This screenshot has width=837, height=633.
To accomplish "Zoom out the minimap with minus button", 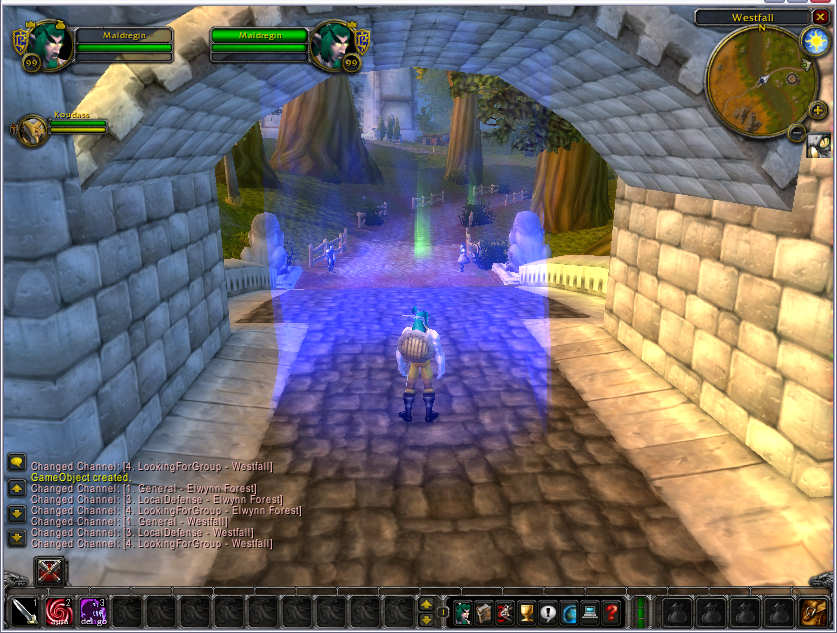I will point(797,132).
